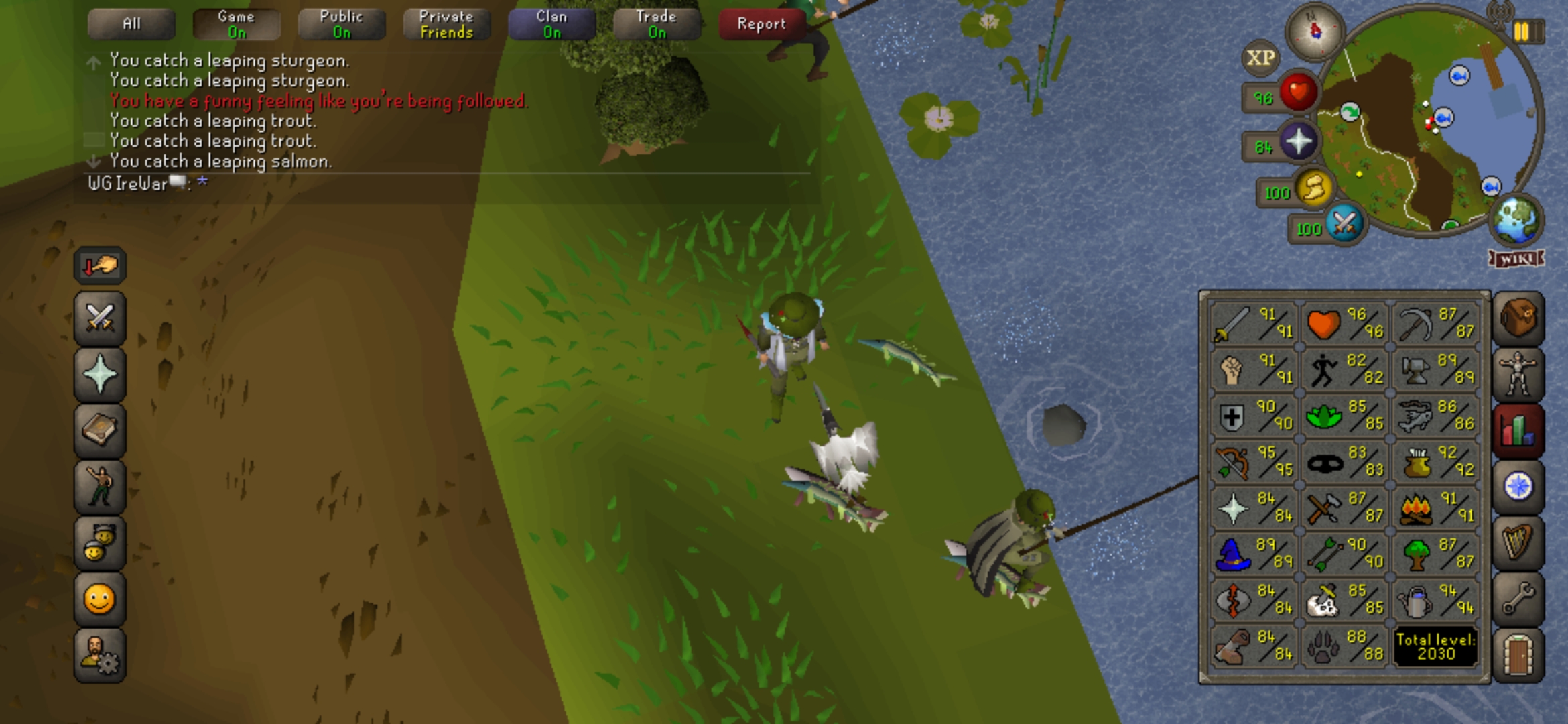1568x724 pixels.
Task: Toggle the XP tracker orb
Action: pyautogui.click(x=1260, y=58)
